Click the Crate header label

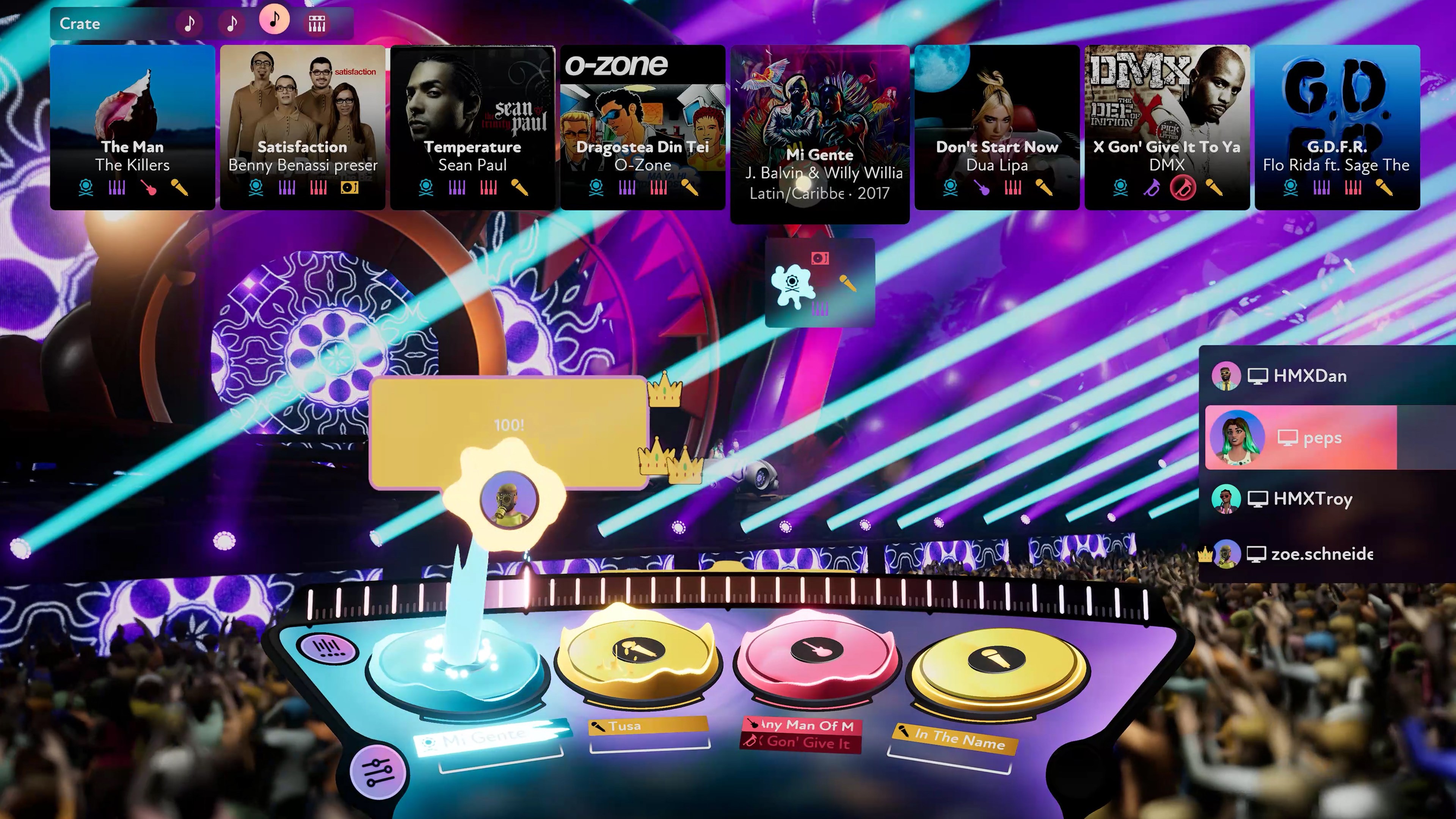point(80,23)
